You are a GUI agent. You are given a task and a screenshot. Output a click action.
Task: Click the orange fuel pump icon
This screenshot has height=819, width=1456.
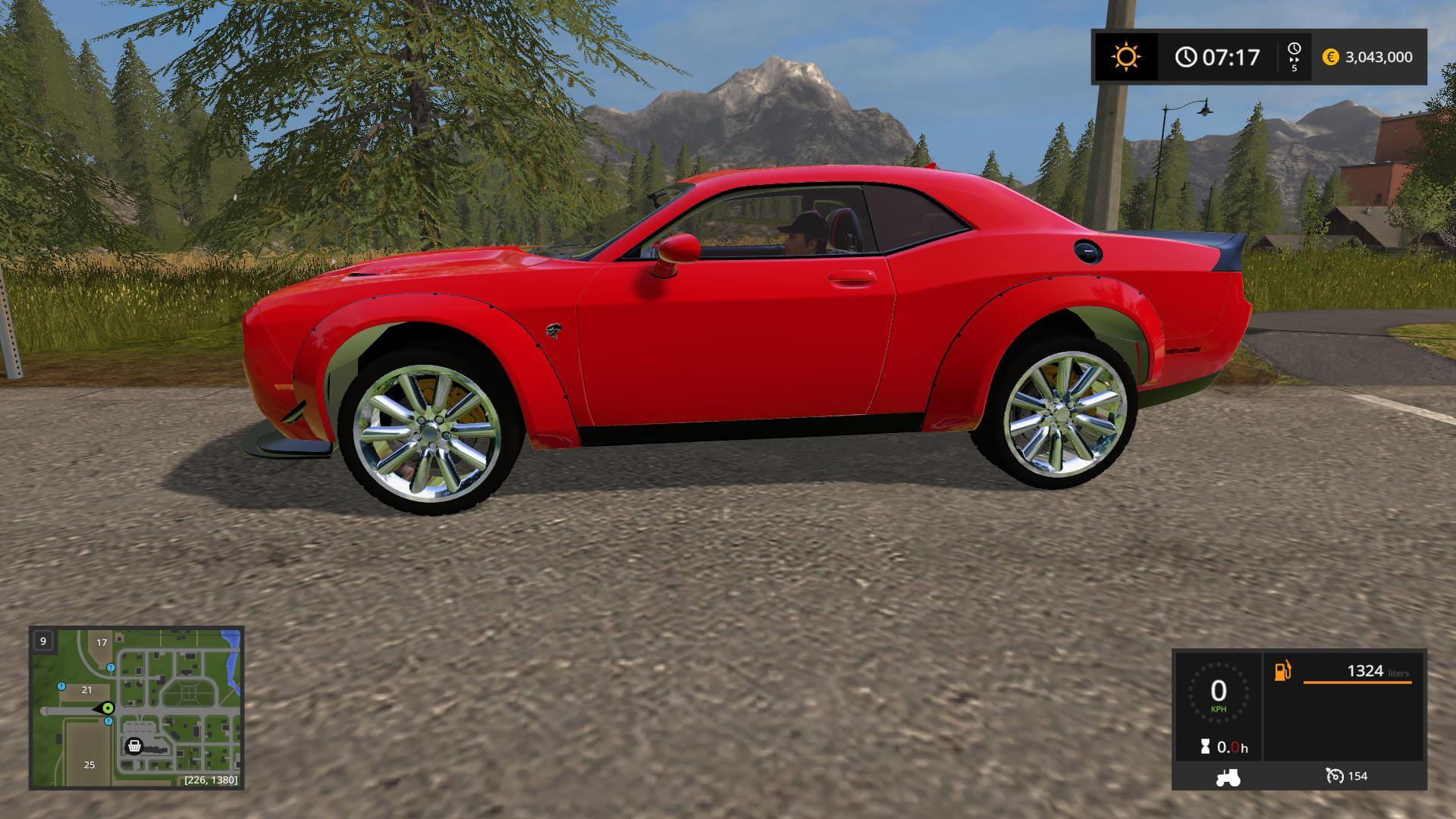pos(1282,670)
